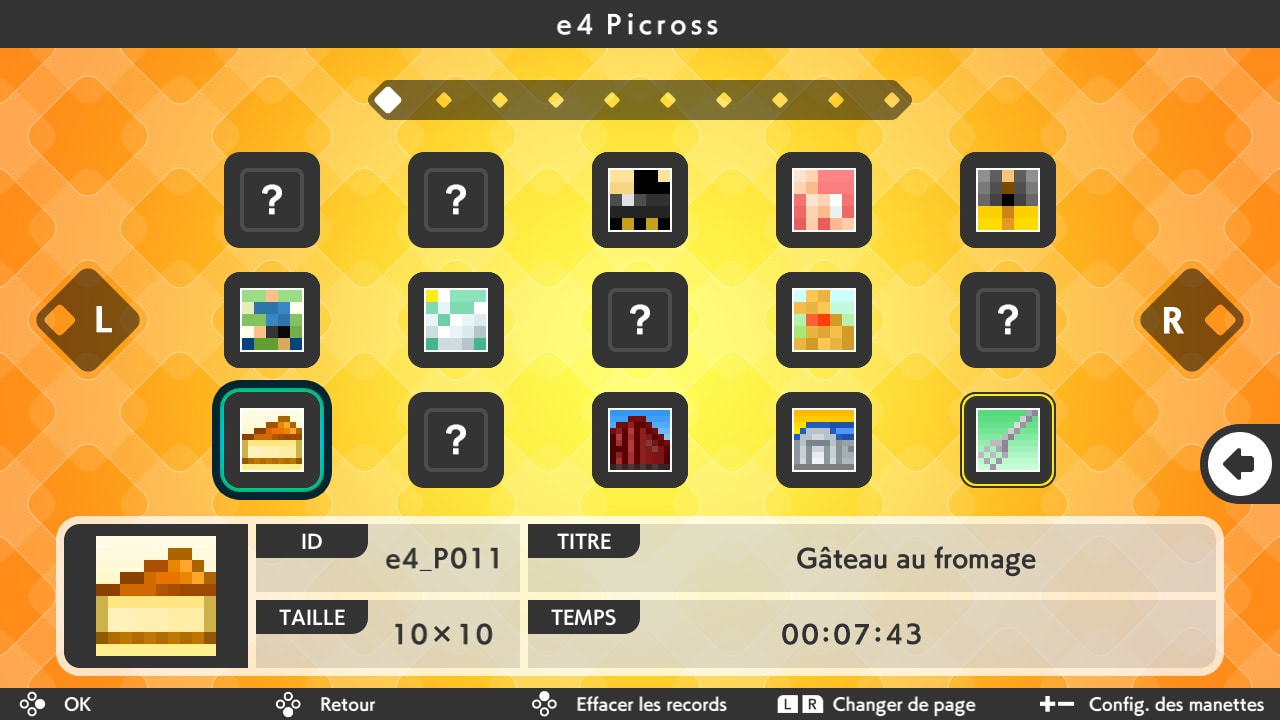The image size is (1280, 720).
Task: Click the first question-mark puzzle tile
Action: [x=271, y=200]
